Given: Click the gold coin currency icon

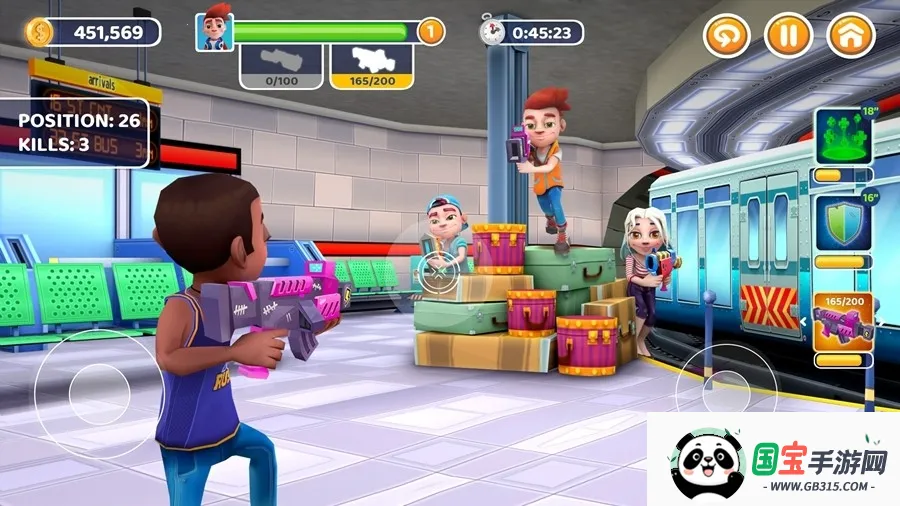Looking at the screenshot, I should click(x=40, y=32).
